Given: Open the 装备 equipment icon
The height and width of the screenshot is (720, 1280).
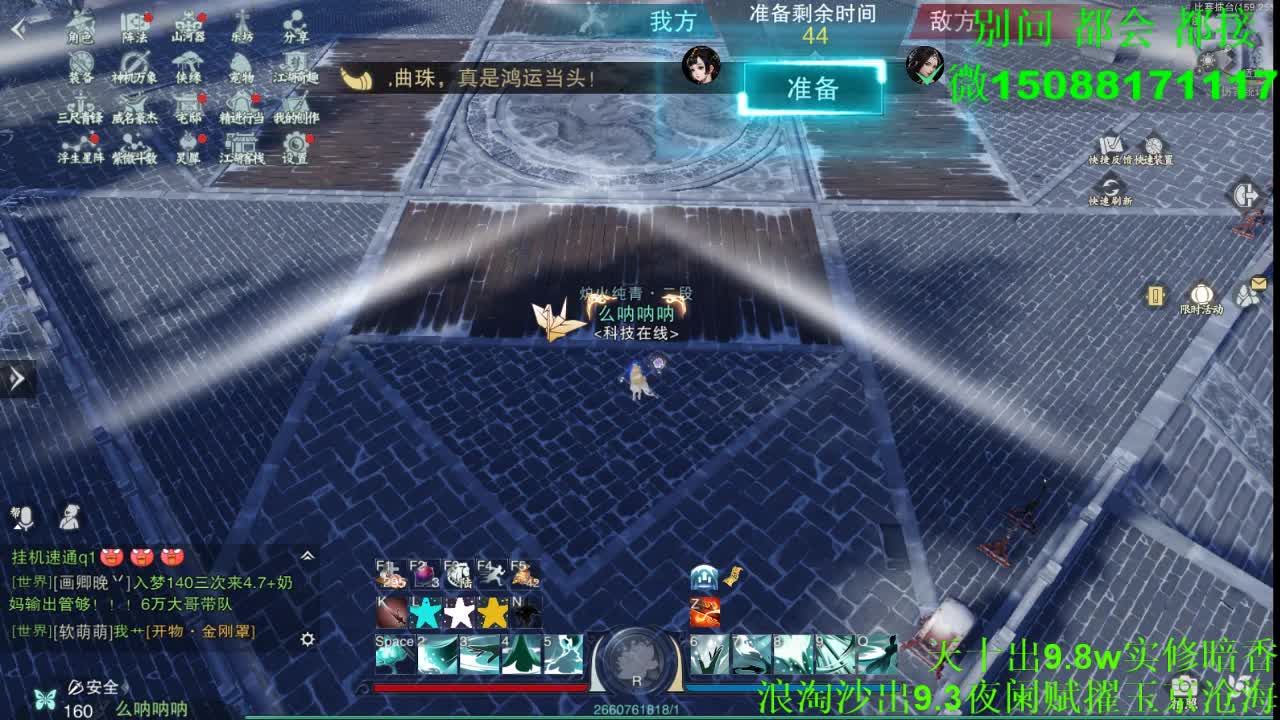Looking at the screenshot, I should (x=80, y=62).
